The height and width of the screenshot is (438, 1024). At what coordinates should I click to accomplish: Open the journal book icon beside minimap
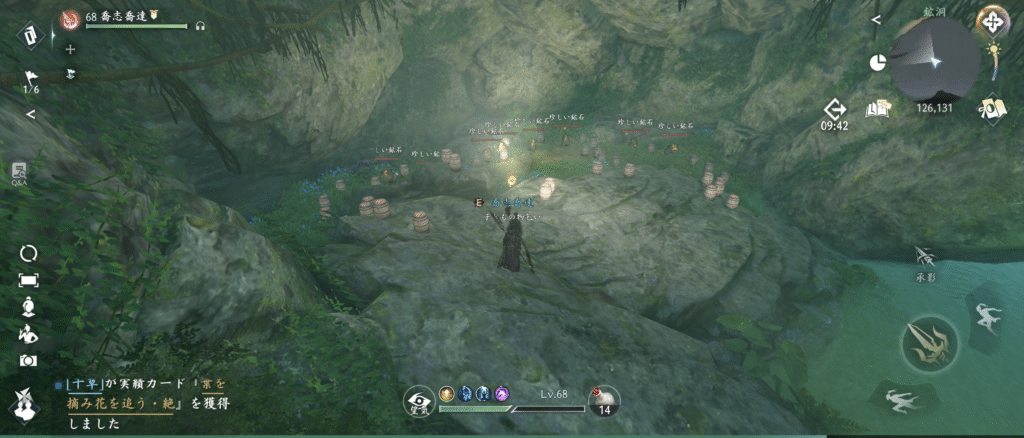pos(880,107)
